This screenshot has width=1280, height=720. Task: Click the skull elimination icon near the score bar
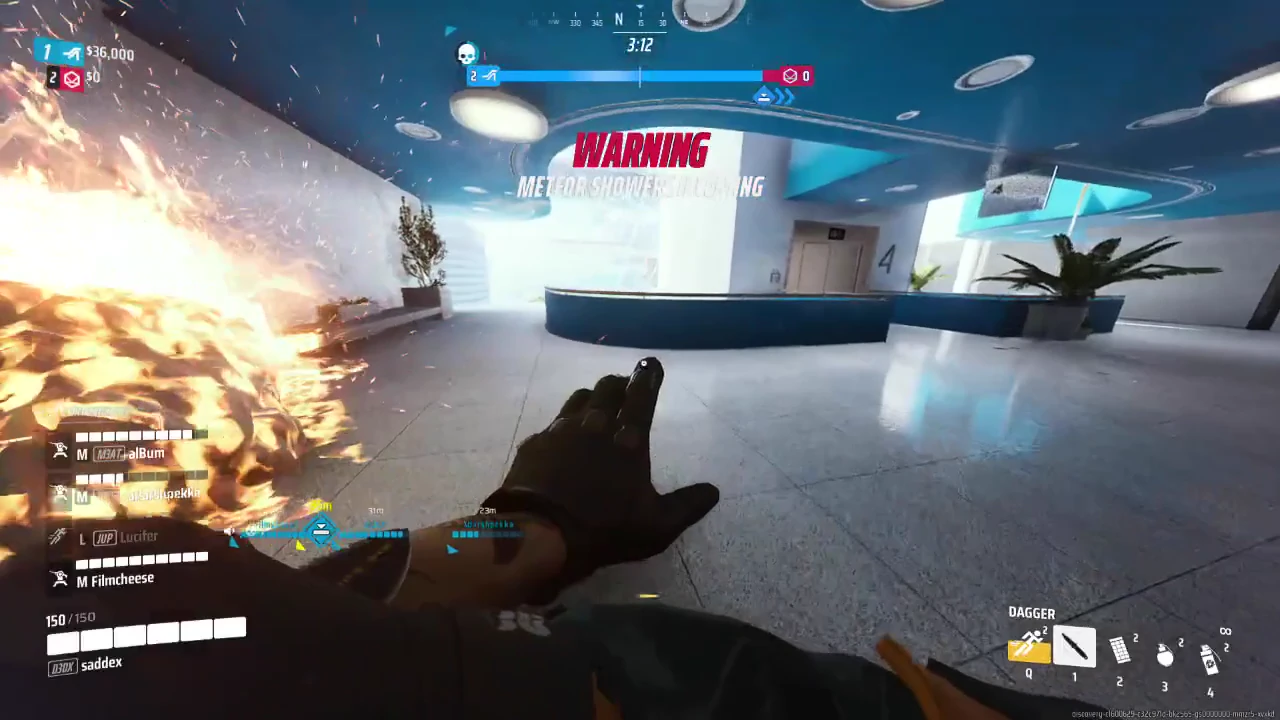pos(466,55)
